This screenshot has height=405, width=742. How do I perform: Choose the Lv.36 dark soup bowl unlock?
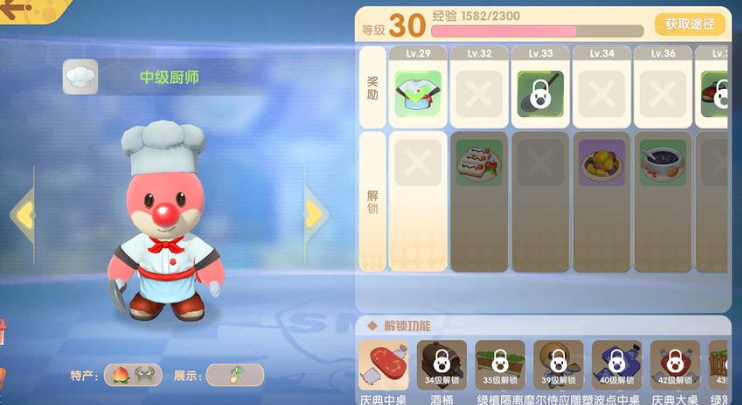click(x=663, y=162)
